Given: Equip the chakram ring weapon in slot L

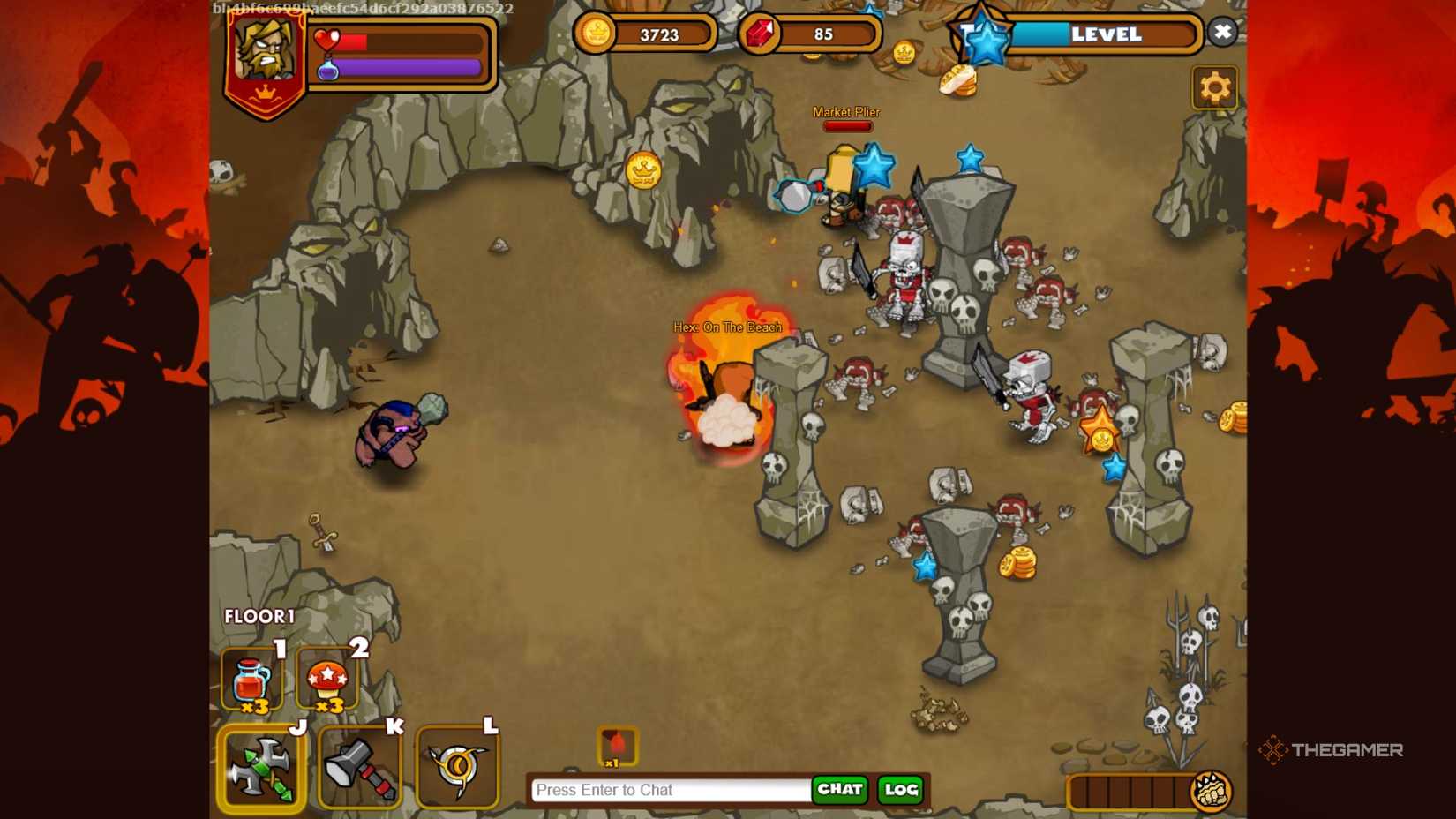Looking at the screenshot, I should pos(458,766).
